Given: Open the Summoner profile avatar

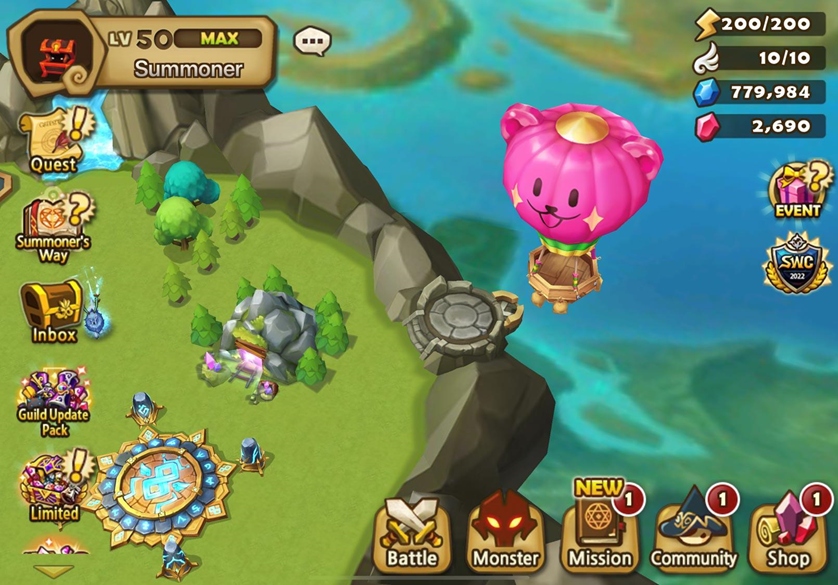Looking at the screenshot, I should tap(56, 54).
